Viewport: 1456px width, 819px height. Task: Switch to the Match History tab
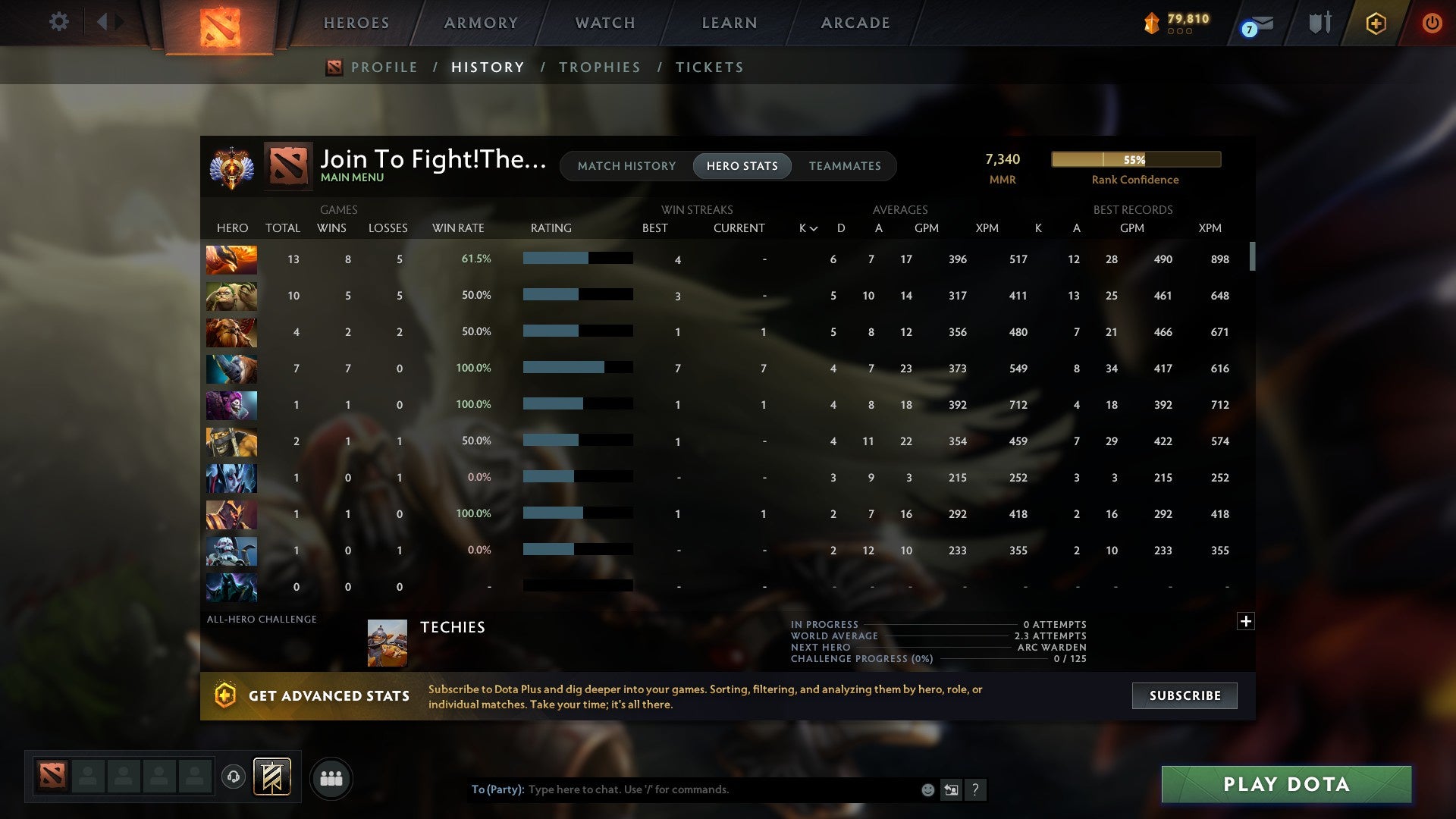(626, 165)
